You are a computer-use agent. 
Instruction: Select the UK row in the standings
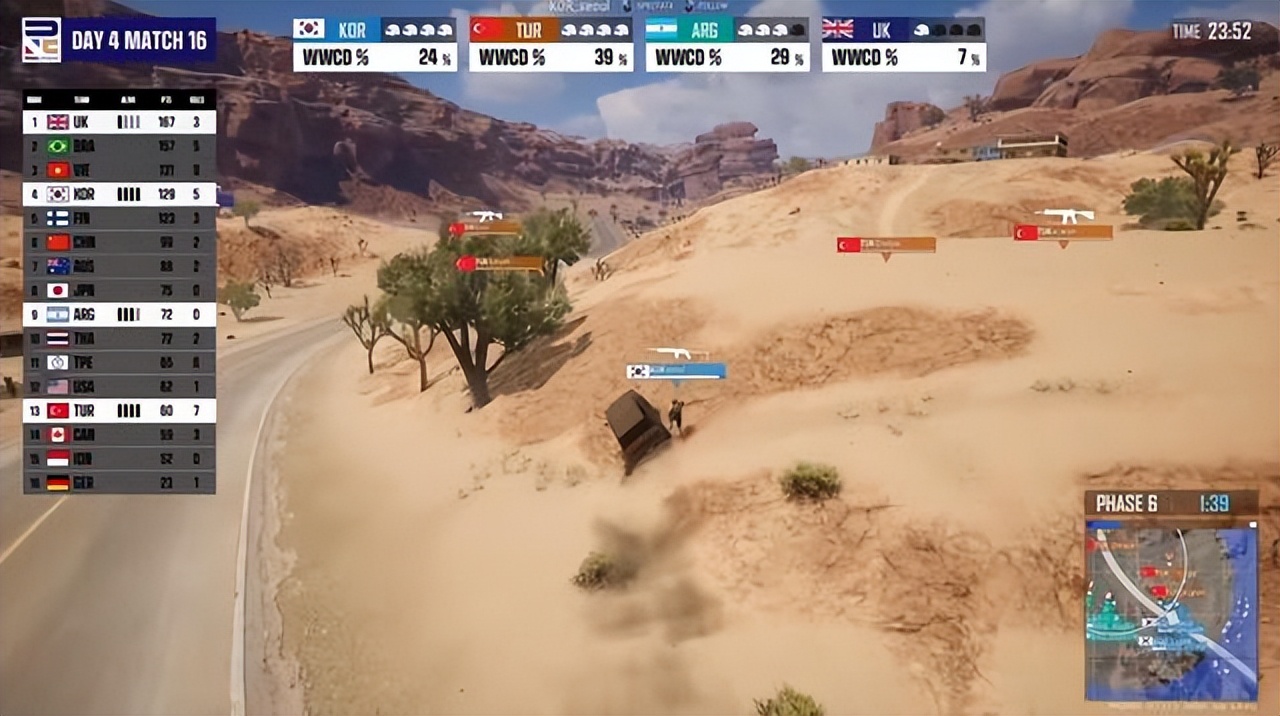point(119,122)
